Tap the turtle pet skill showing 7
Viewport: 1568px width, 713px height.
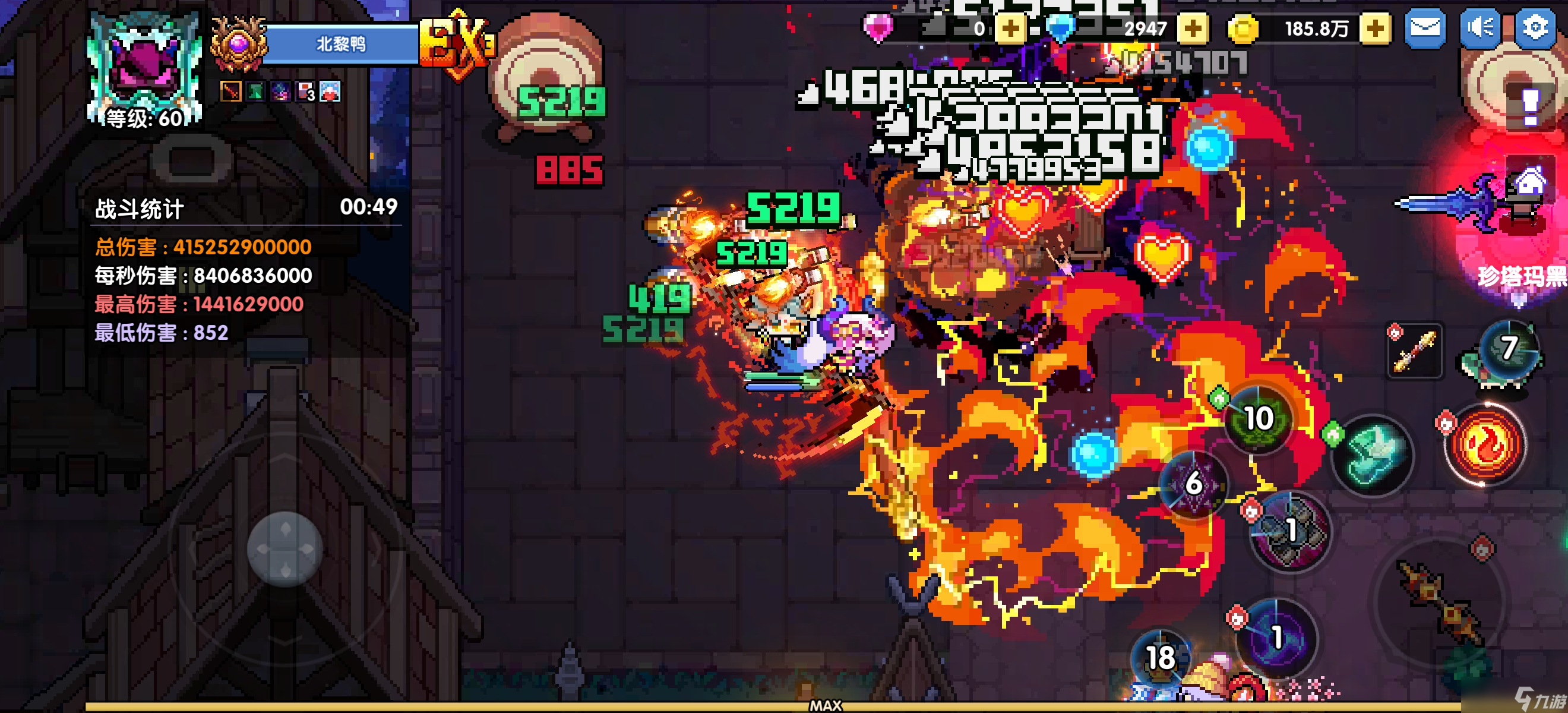[x=1508, y=350]
